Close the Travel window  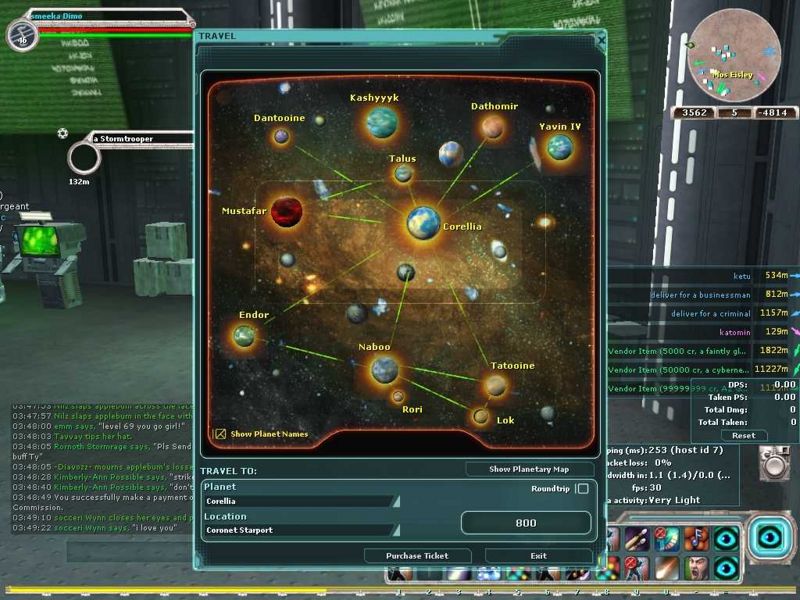600,39
